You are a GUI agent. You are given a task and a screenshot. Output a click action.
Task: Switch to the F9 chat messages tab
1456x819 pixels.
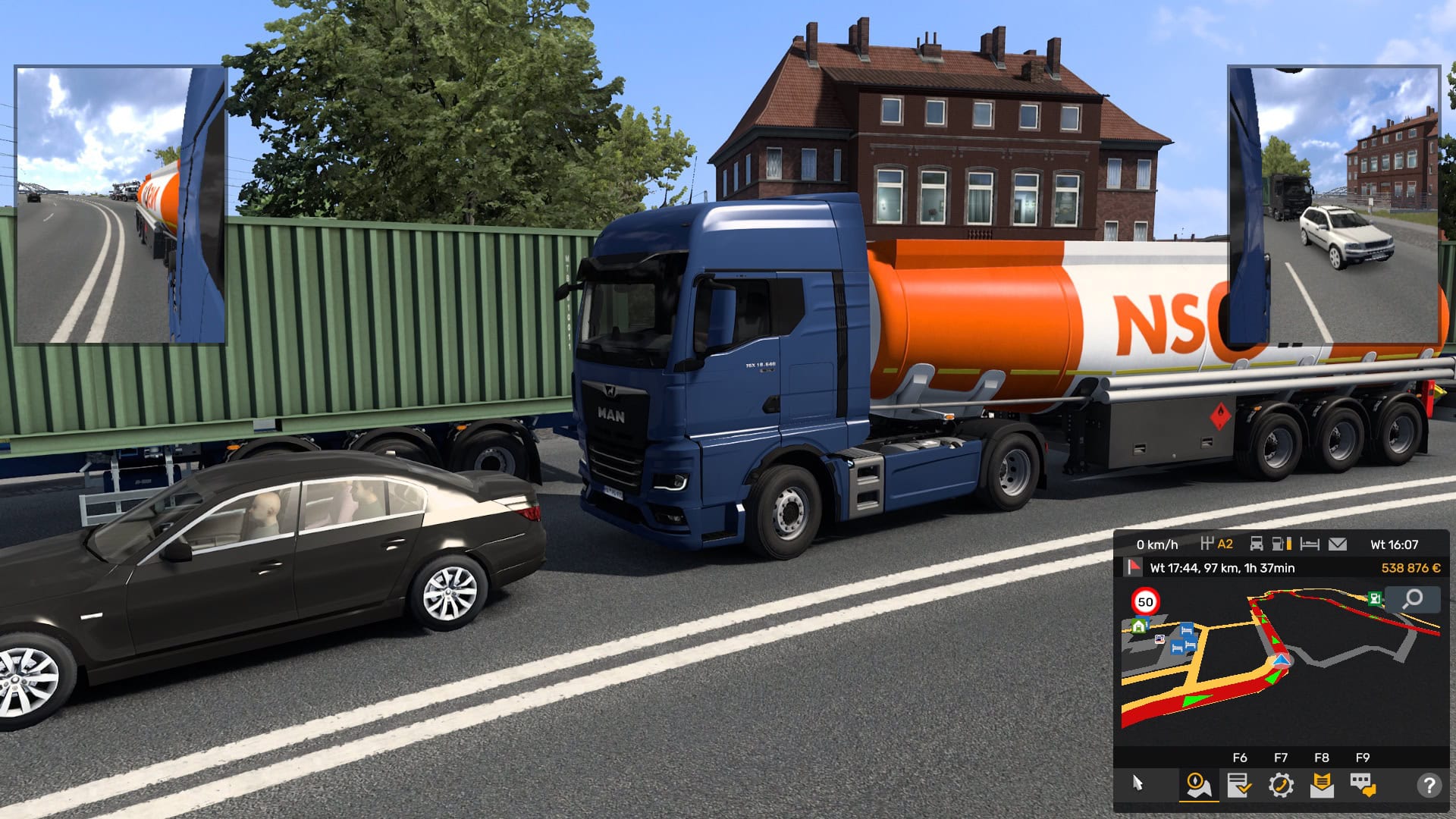tap(1362, 786)
